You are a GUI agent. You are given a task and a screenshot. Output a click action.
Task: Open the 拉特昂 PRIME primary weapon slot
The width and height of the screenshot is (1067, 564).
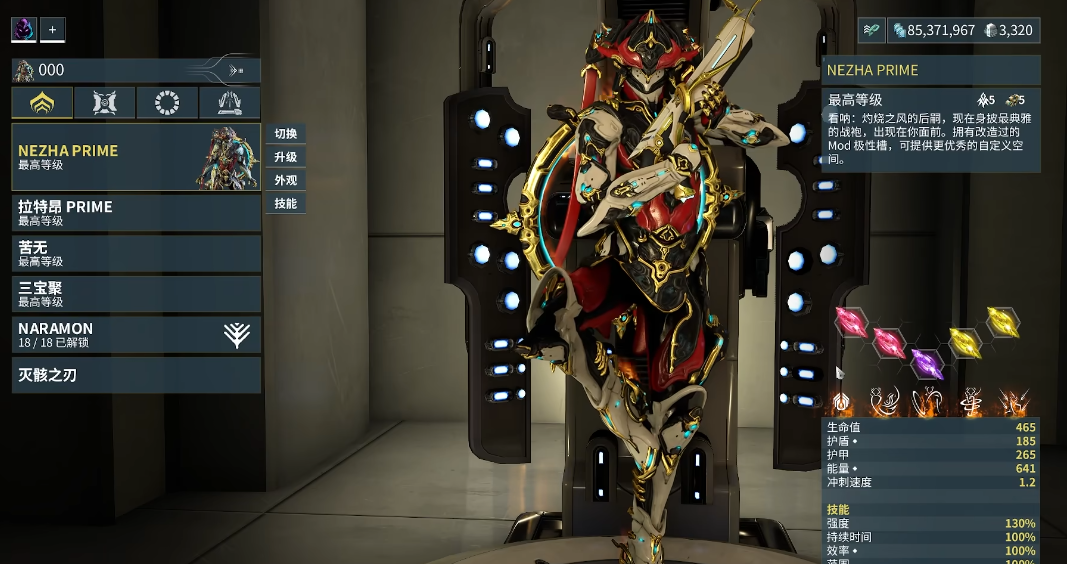(135, 213)
